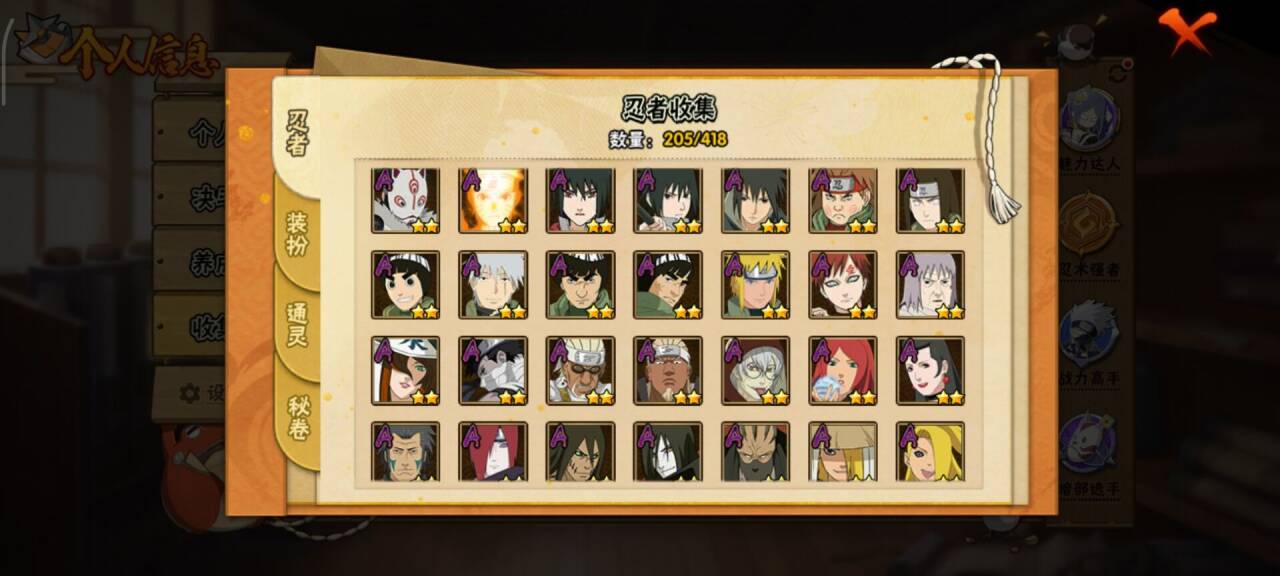
Task: Open the 通灵 tab
Action: click(x=297, y=324)
